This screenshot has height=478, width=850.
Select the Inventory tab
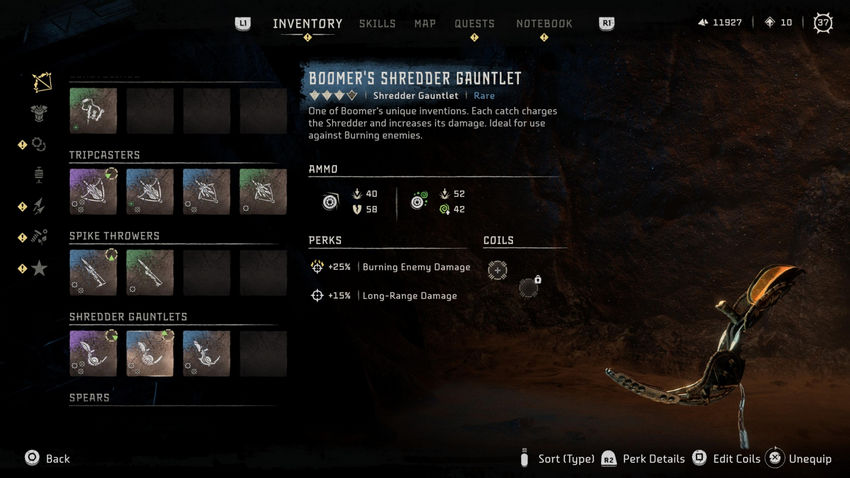click(x=307, y=24)
